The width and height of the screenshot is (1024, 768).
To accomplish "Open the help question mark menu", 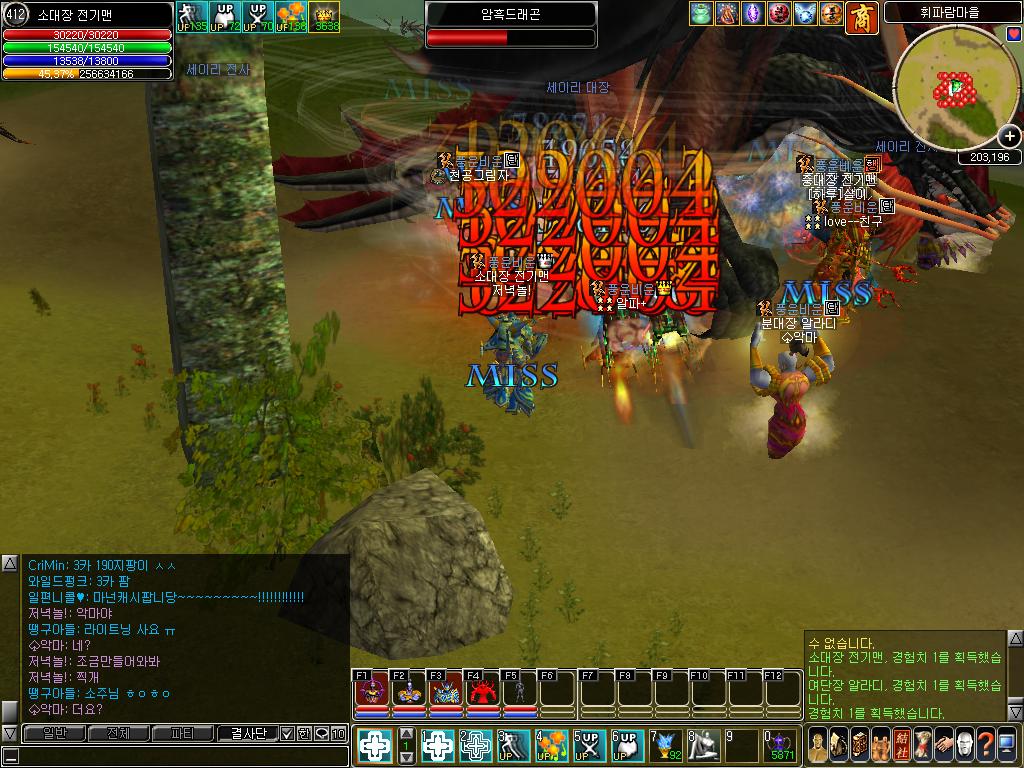I will pyautogui.click(x=987, y=745).
